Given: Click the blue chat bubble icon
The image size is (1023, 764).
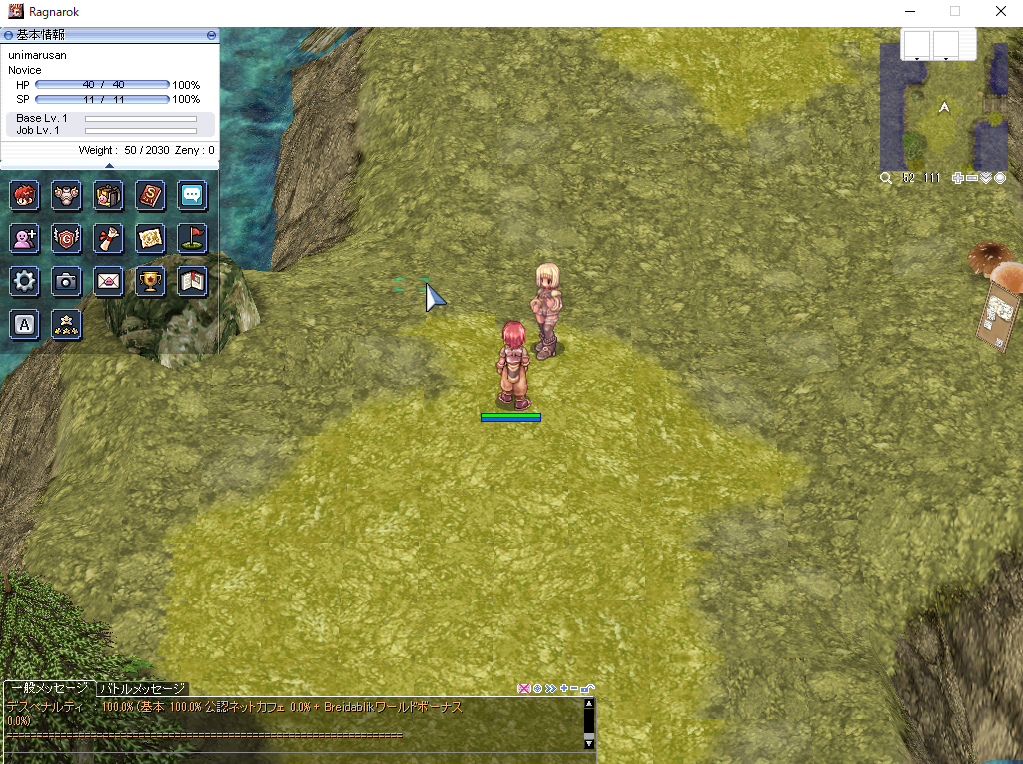Looking at the screenshot, I should pos(192,195).
